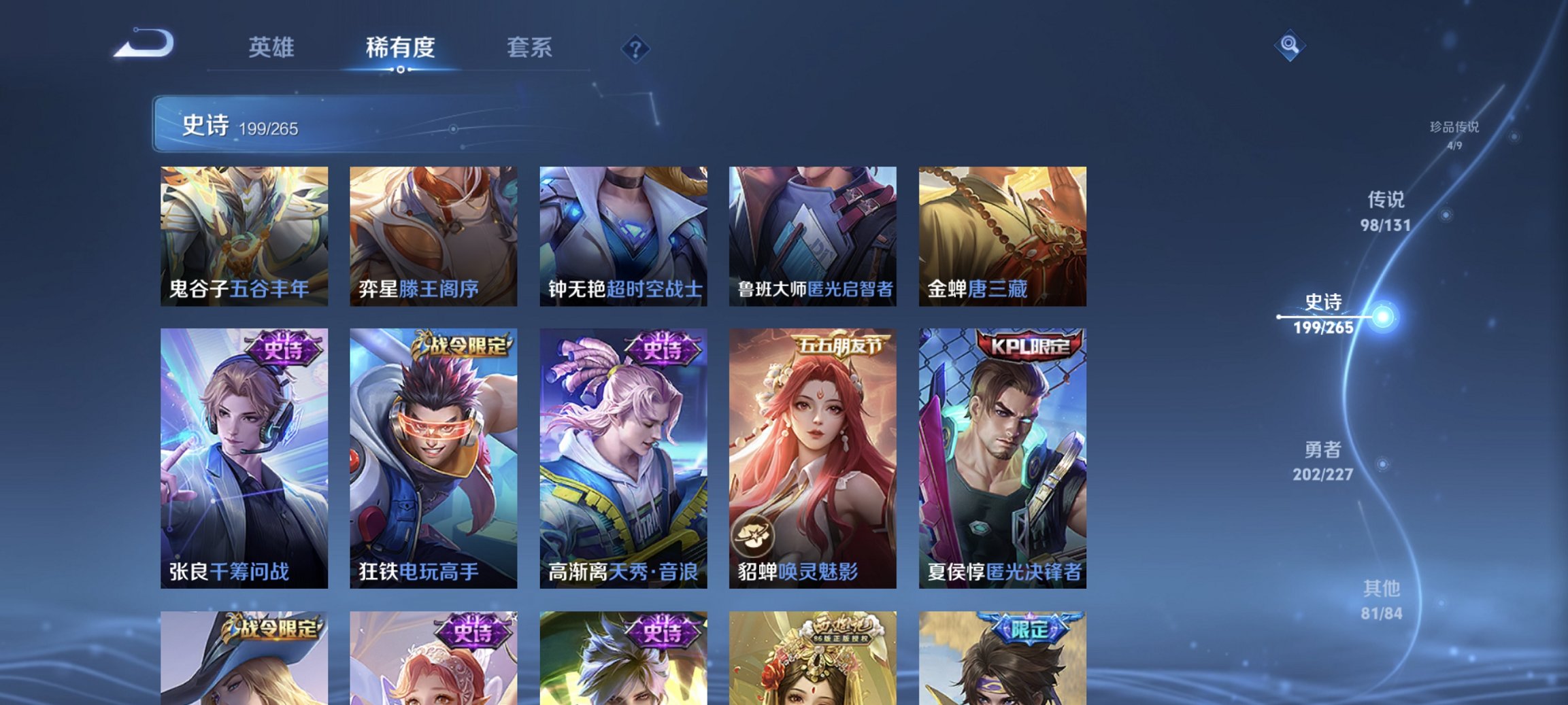Screen dimensions: 1568x705
Task: Open the search magnifier icon
Action: pyautogui.click(x=1291, y=44)
